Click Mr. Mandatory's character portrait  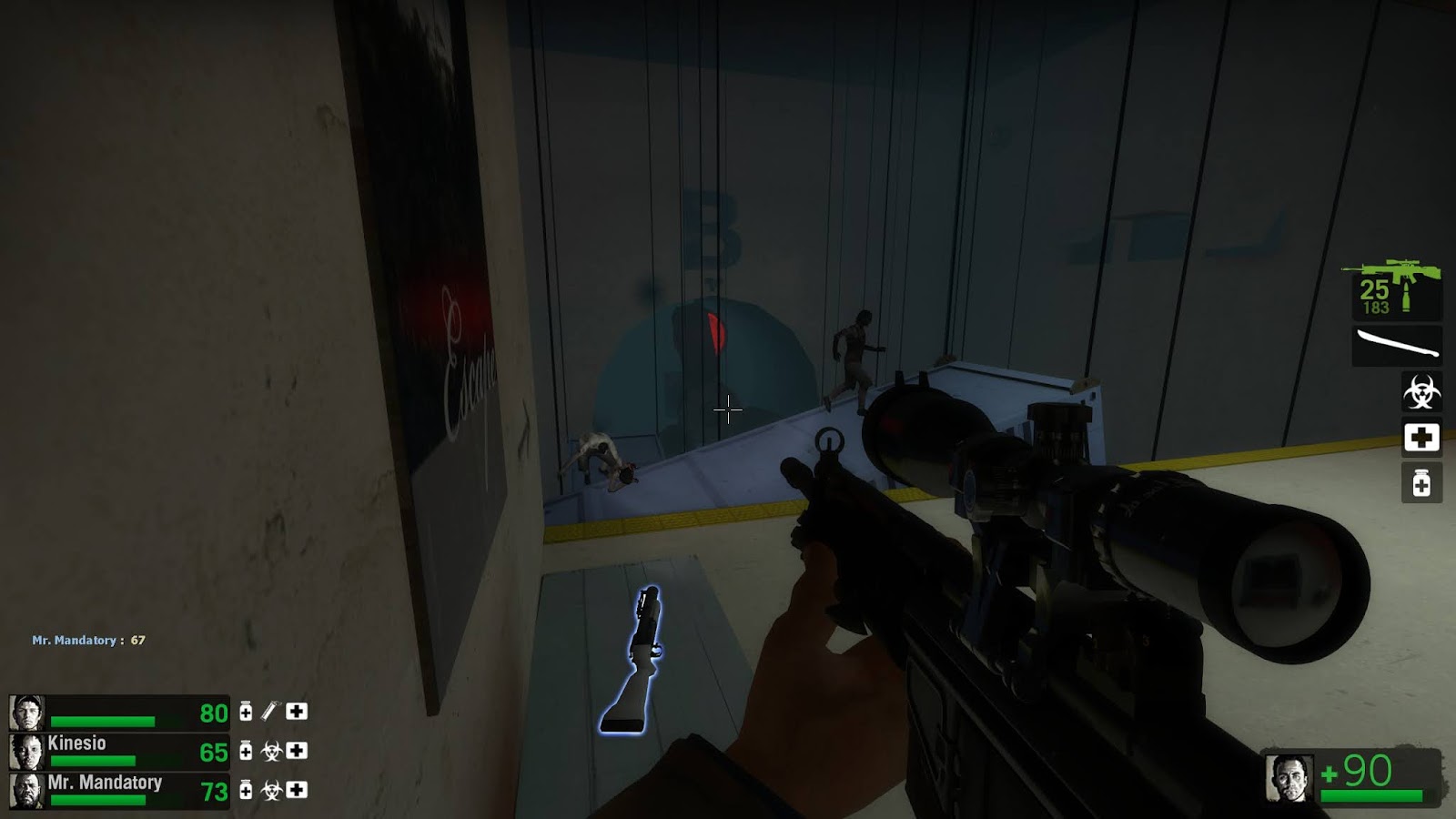click(x=25, y=790)
